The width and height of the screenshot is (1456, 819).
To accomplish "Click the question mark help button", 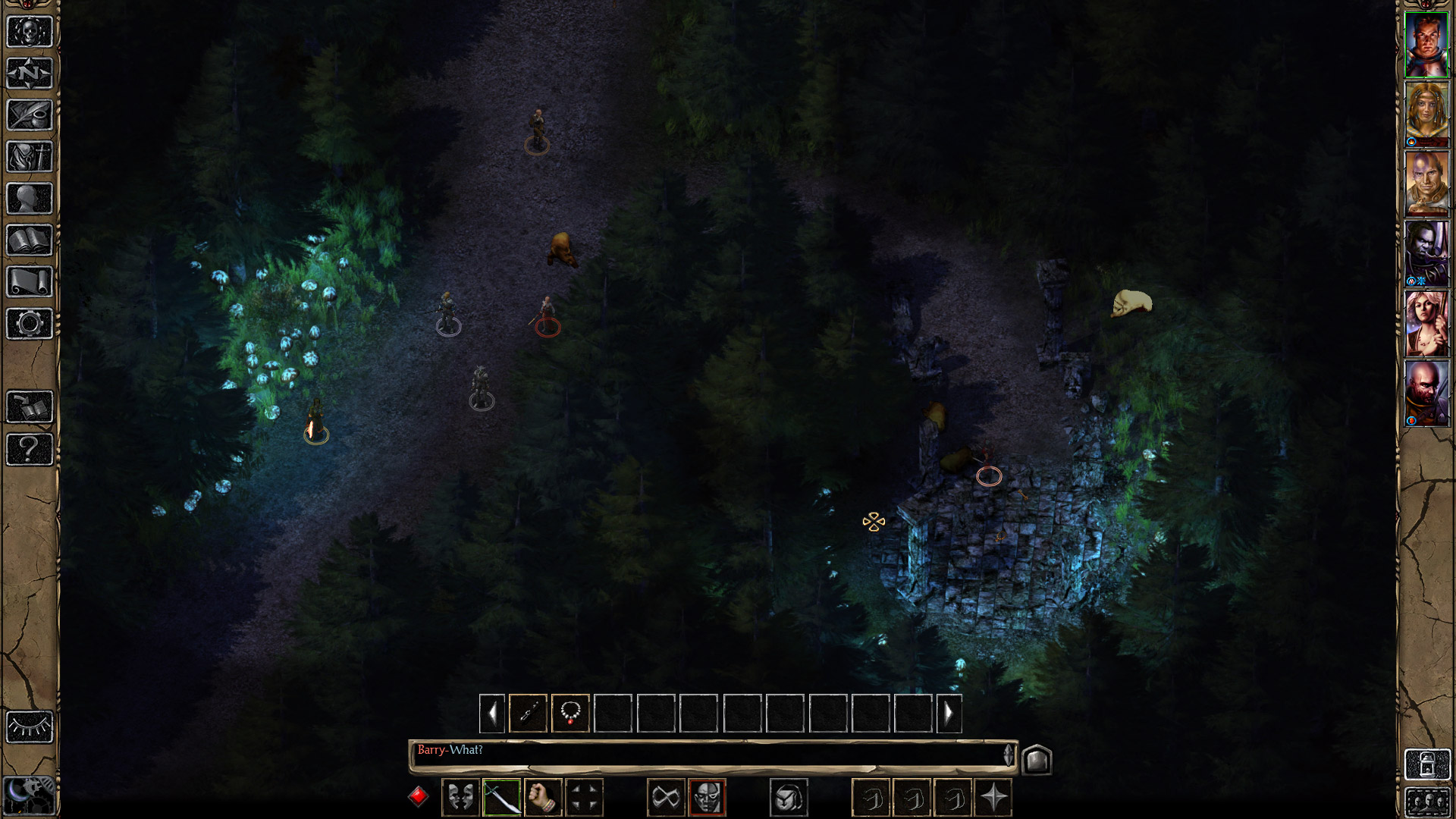I will pyautogui.click(x=30, y=449).
